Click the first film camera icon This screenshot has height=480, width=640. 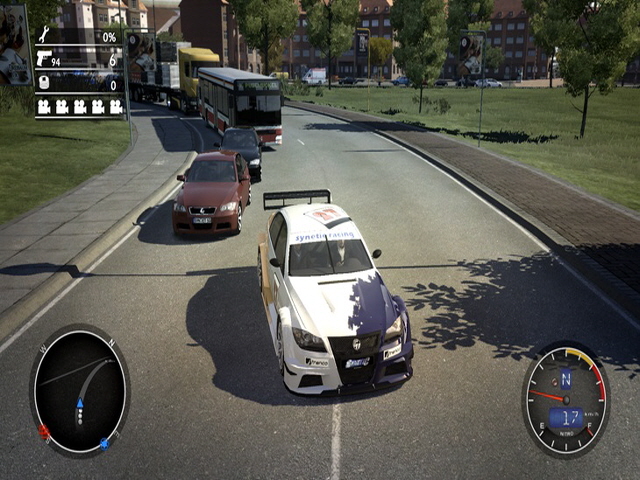[44, 106]
